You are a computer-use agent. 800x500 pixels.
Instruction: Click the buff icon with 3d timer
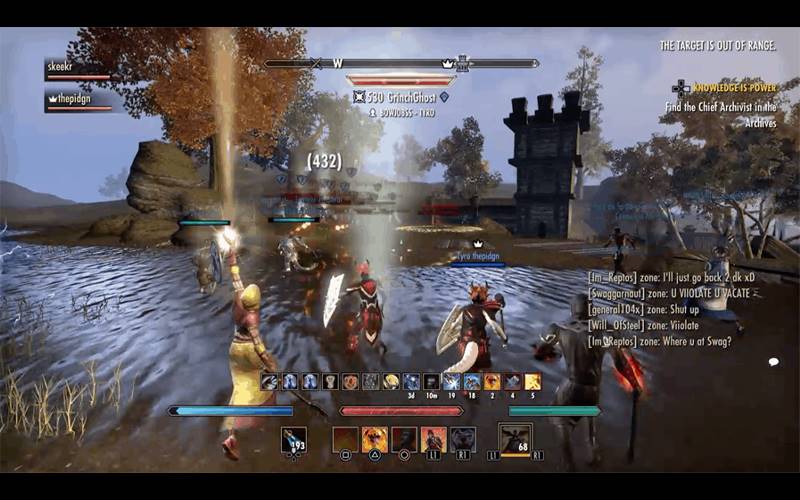pyautogui.click(x=410, y=381)
